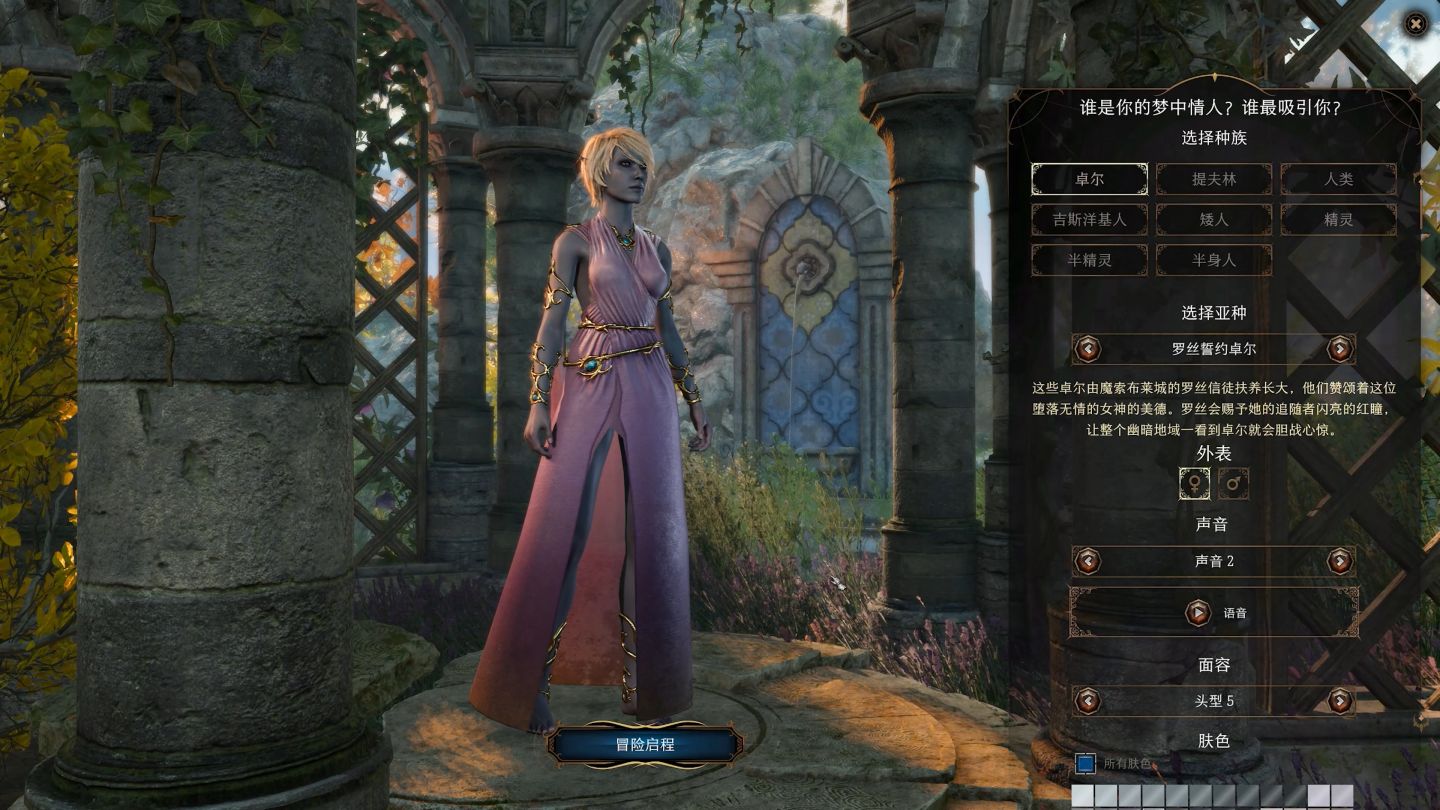Pick the 半精灵 race

(1089, 260)
